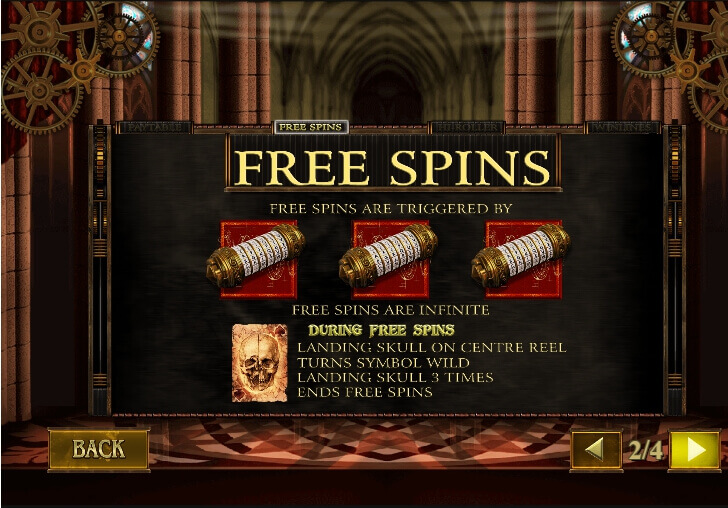Show the Winlines tab
Viewport: 728px width, 508px height.
click(x=621, y=128)
